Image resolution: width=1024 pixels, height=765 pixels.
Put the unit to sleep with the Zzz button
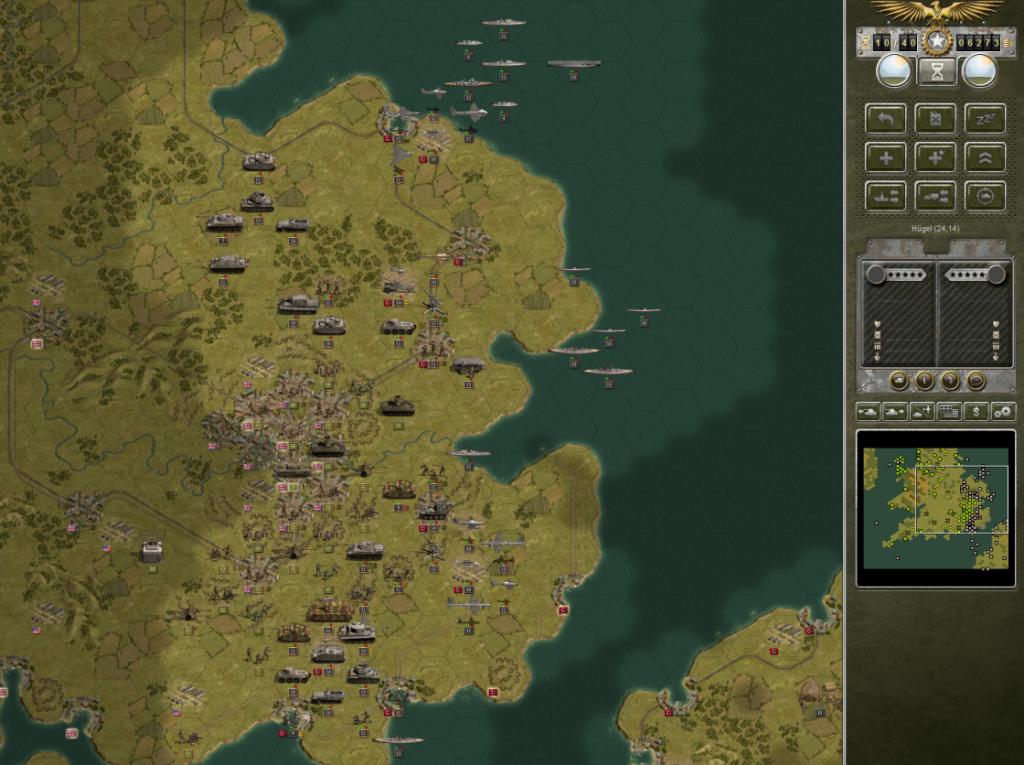click(x=985, y=119)
